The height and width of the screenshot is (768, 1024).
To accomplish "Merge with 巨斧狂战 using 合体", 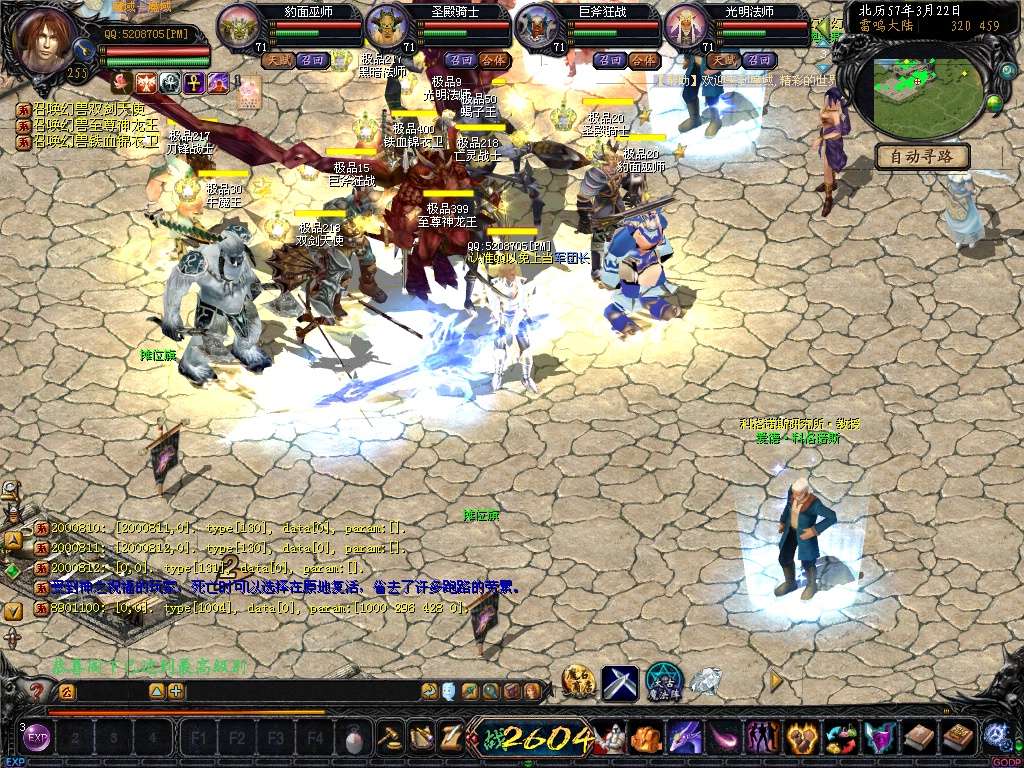I will (644, 60).
